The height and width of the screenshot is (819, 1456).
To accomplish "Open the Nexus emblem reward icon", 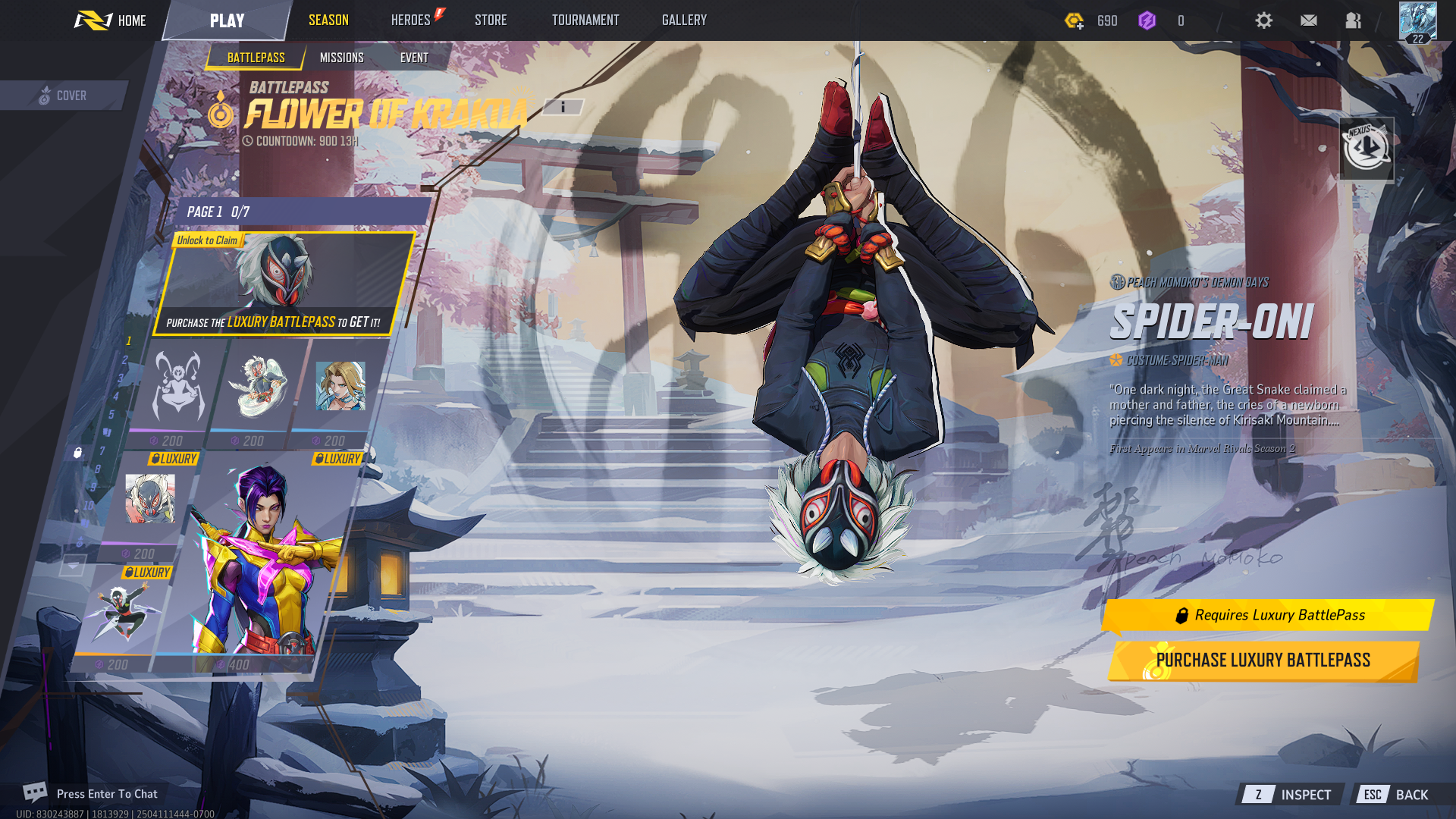I will tap(1366, 148).
